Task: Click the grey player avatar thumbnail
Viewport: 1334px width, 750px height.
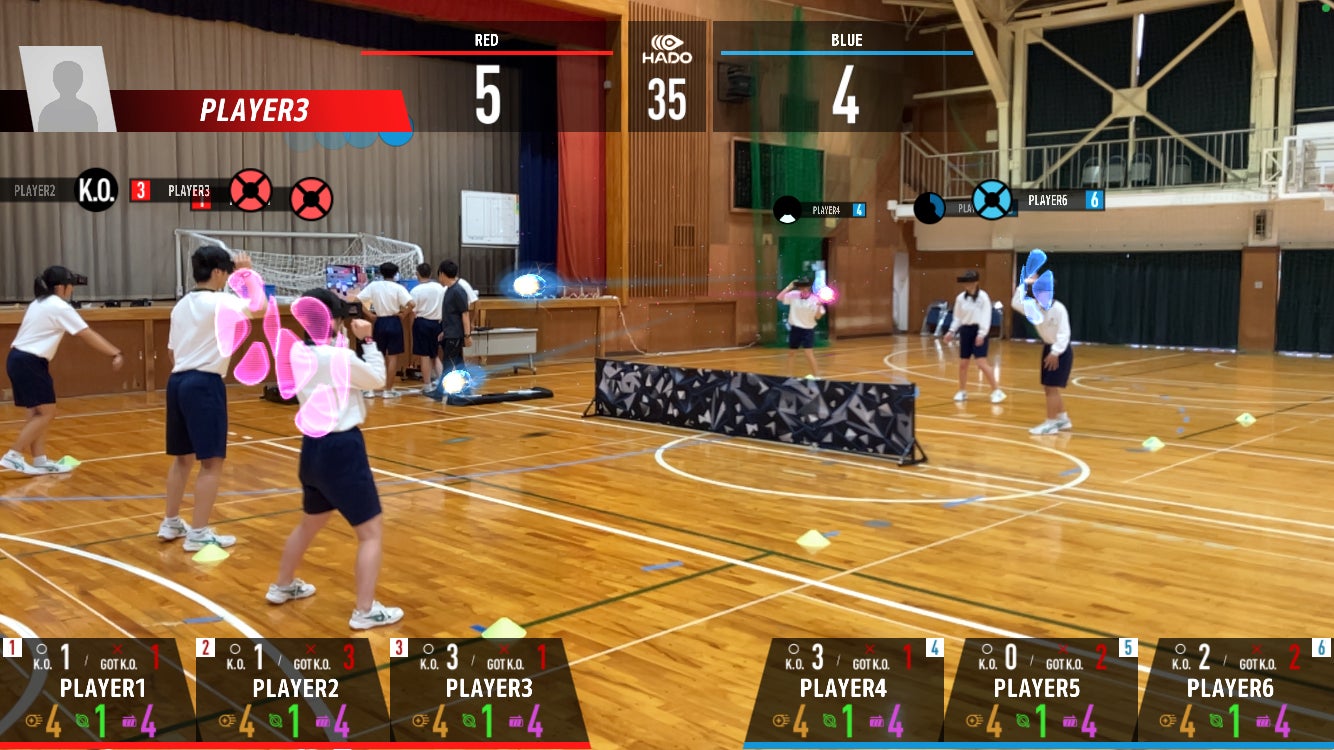Action: point(67,89)
